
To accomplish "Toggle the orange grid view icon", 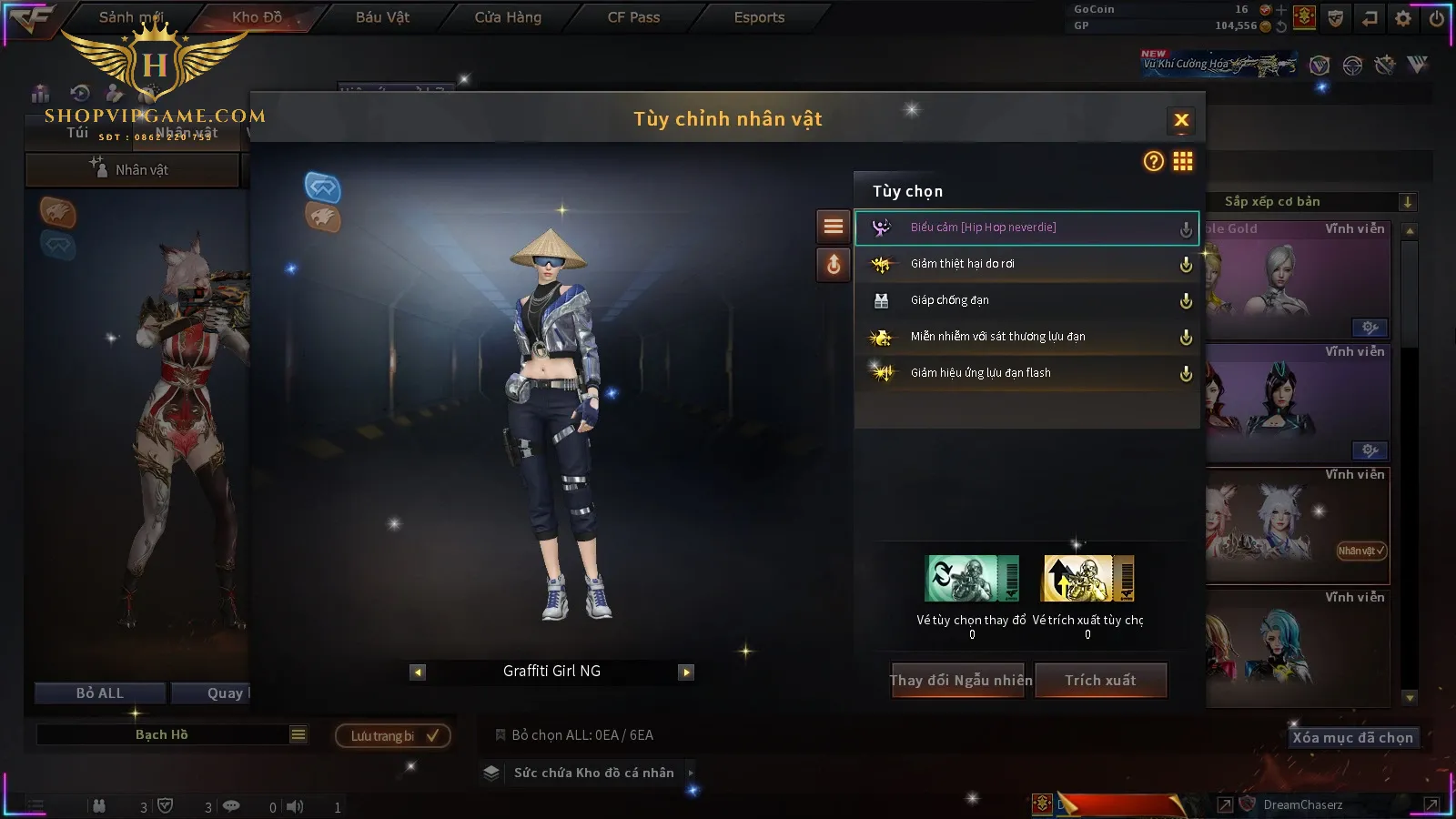I will (1183, 161).
